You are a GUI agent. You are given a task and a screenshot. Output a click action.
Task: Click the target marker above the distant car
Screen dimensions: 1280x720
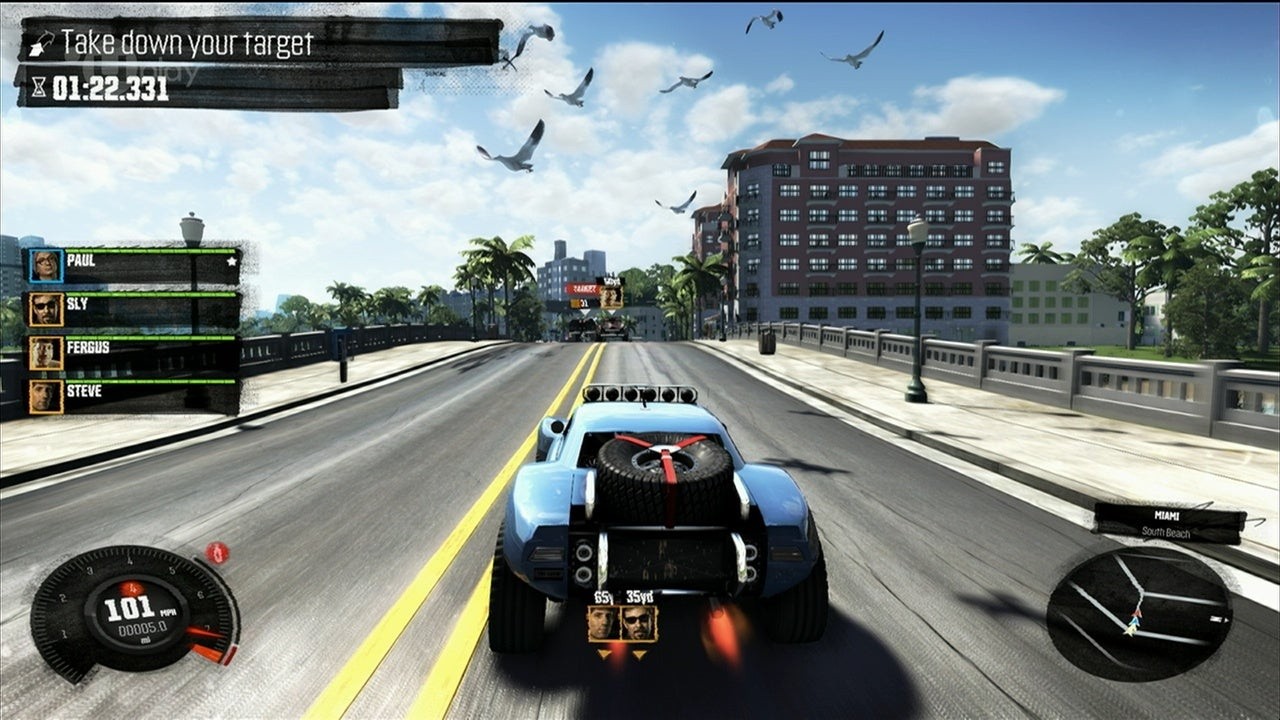597,293
